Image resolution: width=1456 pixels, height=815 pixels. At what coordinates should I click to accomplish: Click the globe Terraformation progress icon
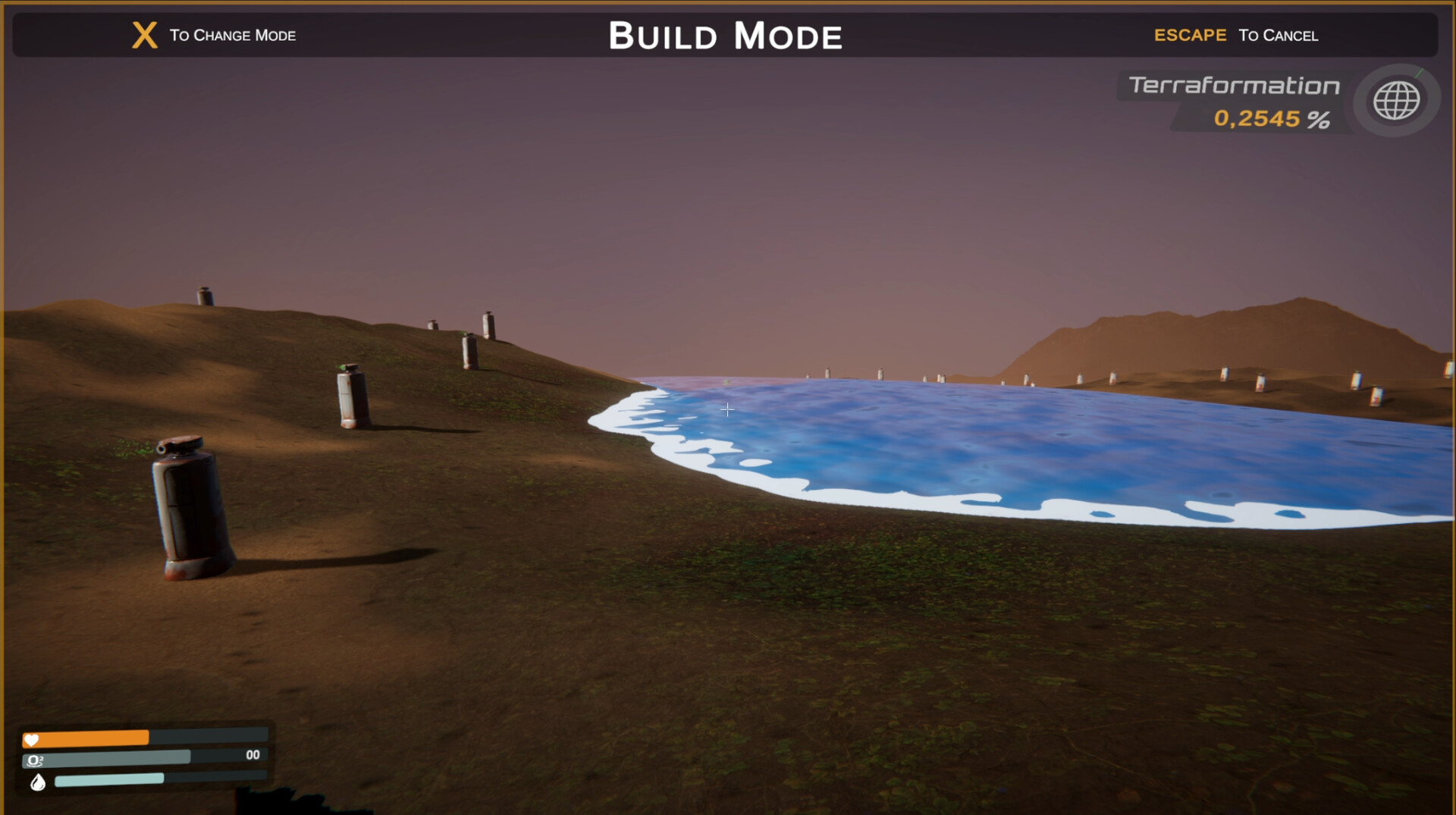click(1395, 101)
